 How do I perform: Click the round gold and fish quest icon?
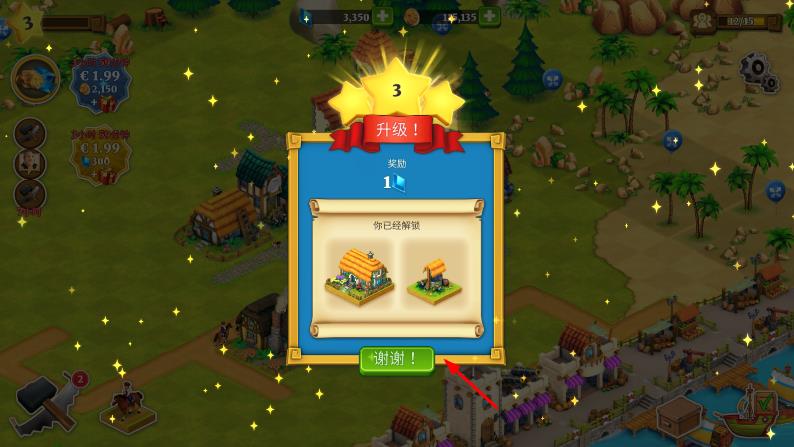tap(35, 79)
